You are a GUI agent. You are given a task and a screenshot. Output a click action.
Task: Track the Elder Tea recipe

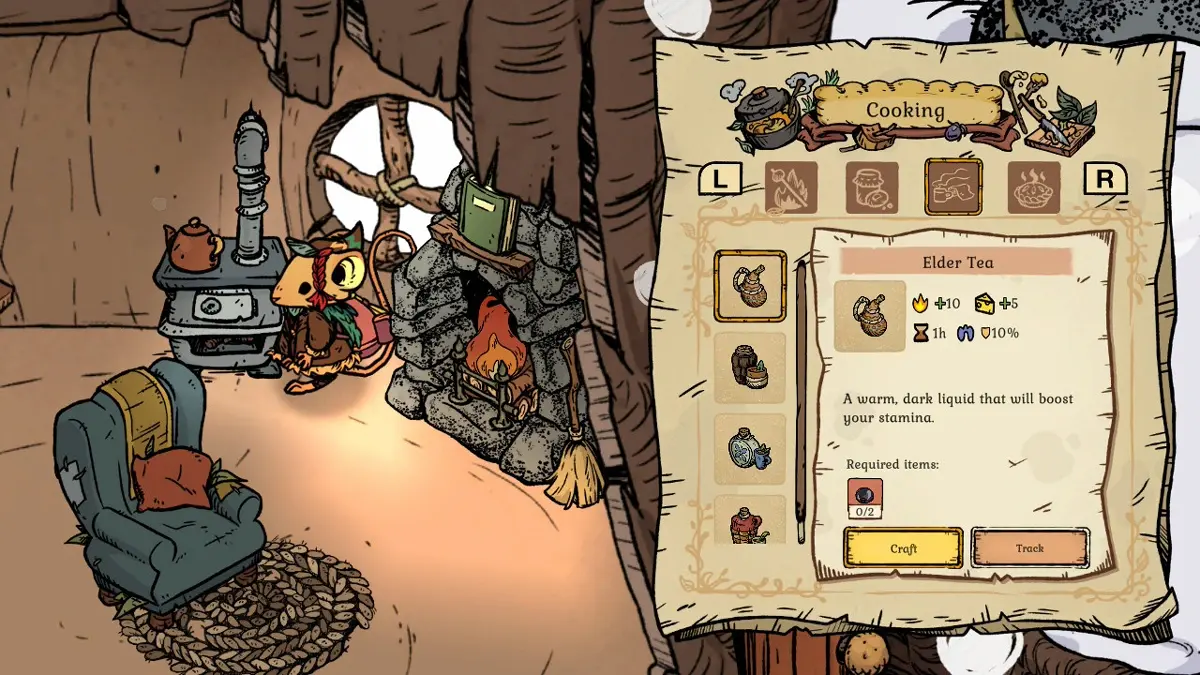point(1029,548)
